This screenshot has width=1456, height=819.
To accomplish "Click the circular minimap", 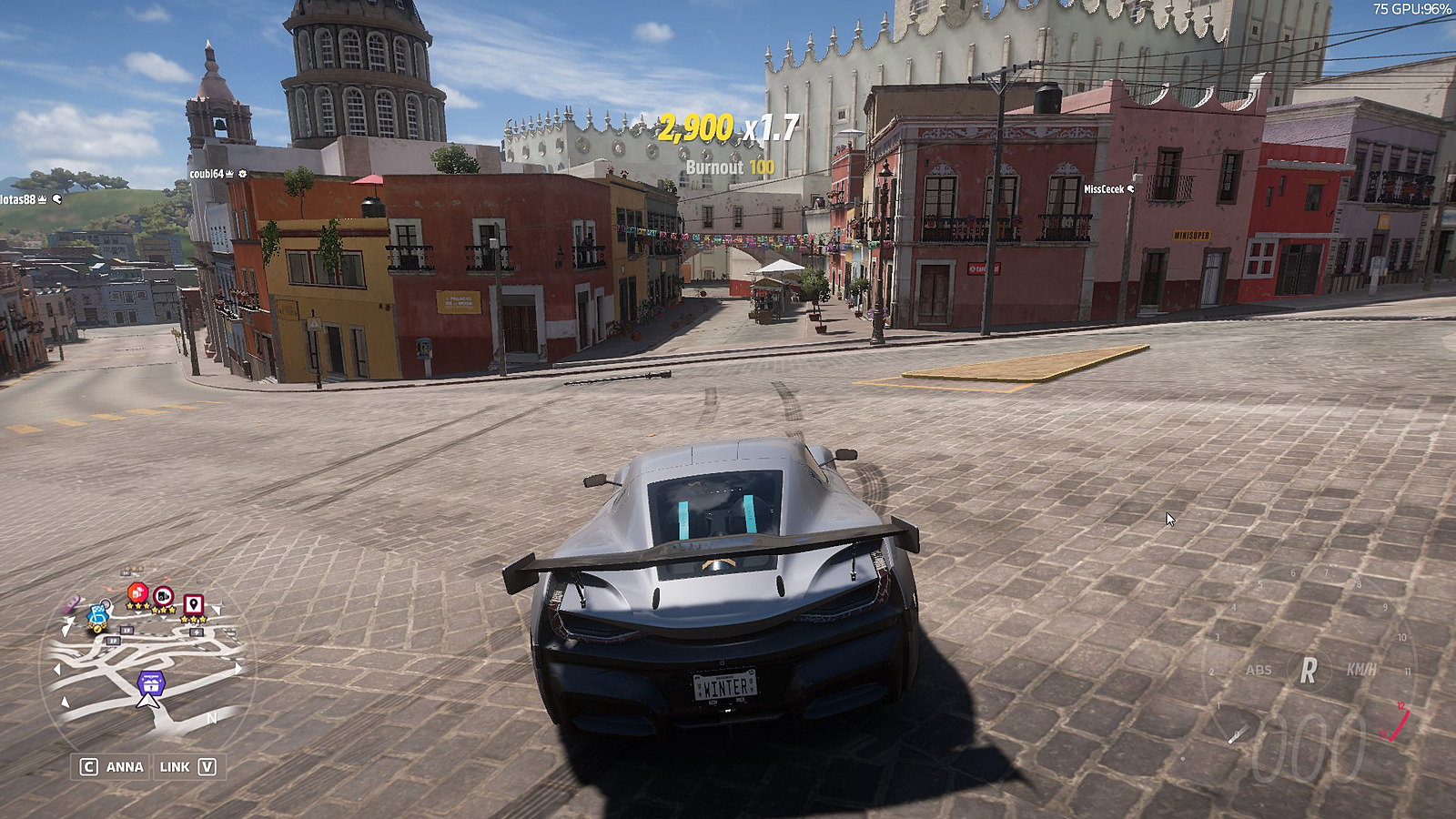I will pyautogui.click(x=146, y=664).
